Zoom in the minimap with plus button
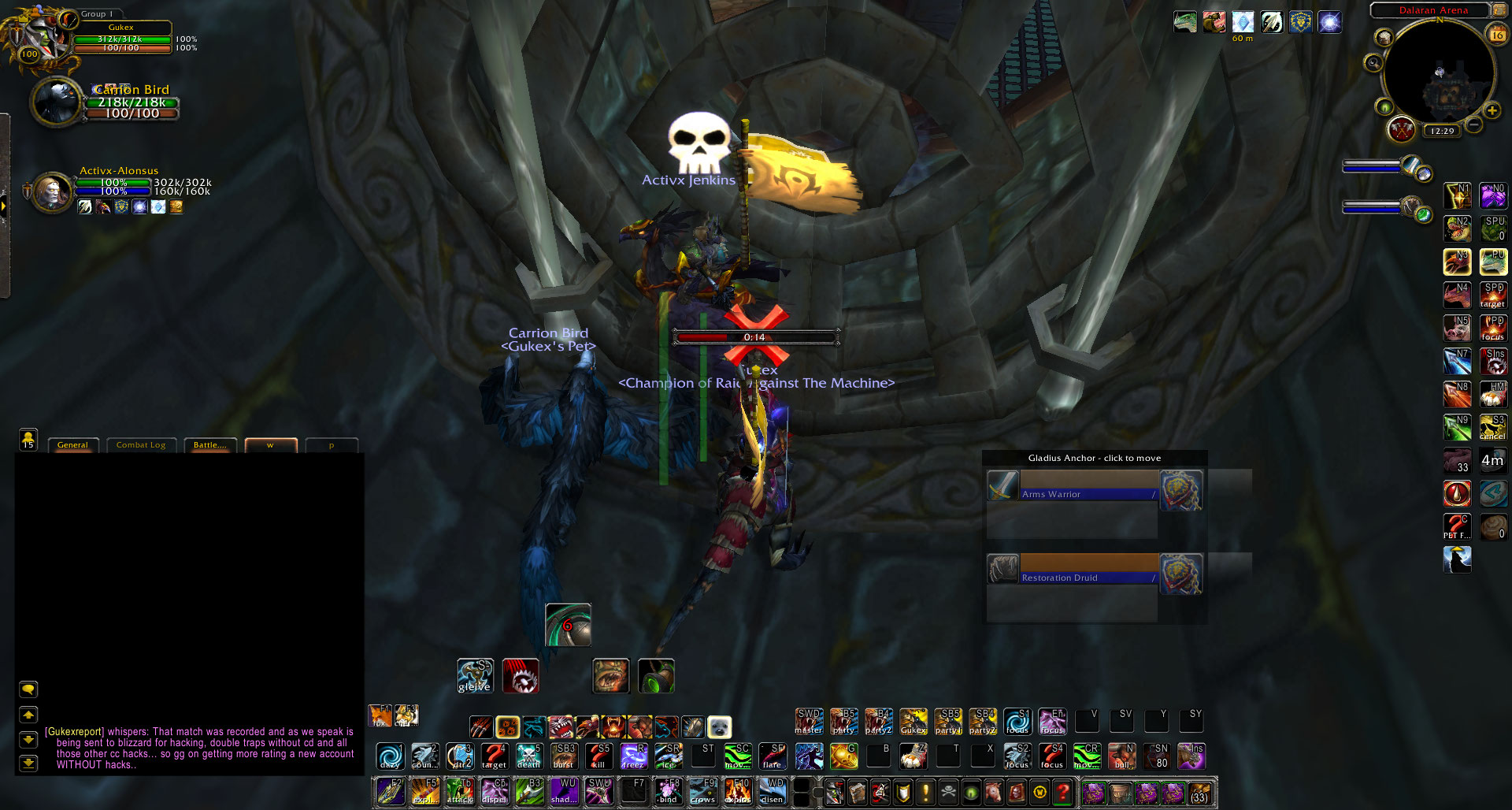This screenshot has height=810, width=1512. click(1492, 111)
